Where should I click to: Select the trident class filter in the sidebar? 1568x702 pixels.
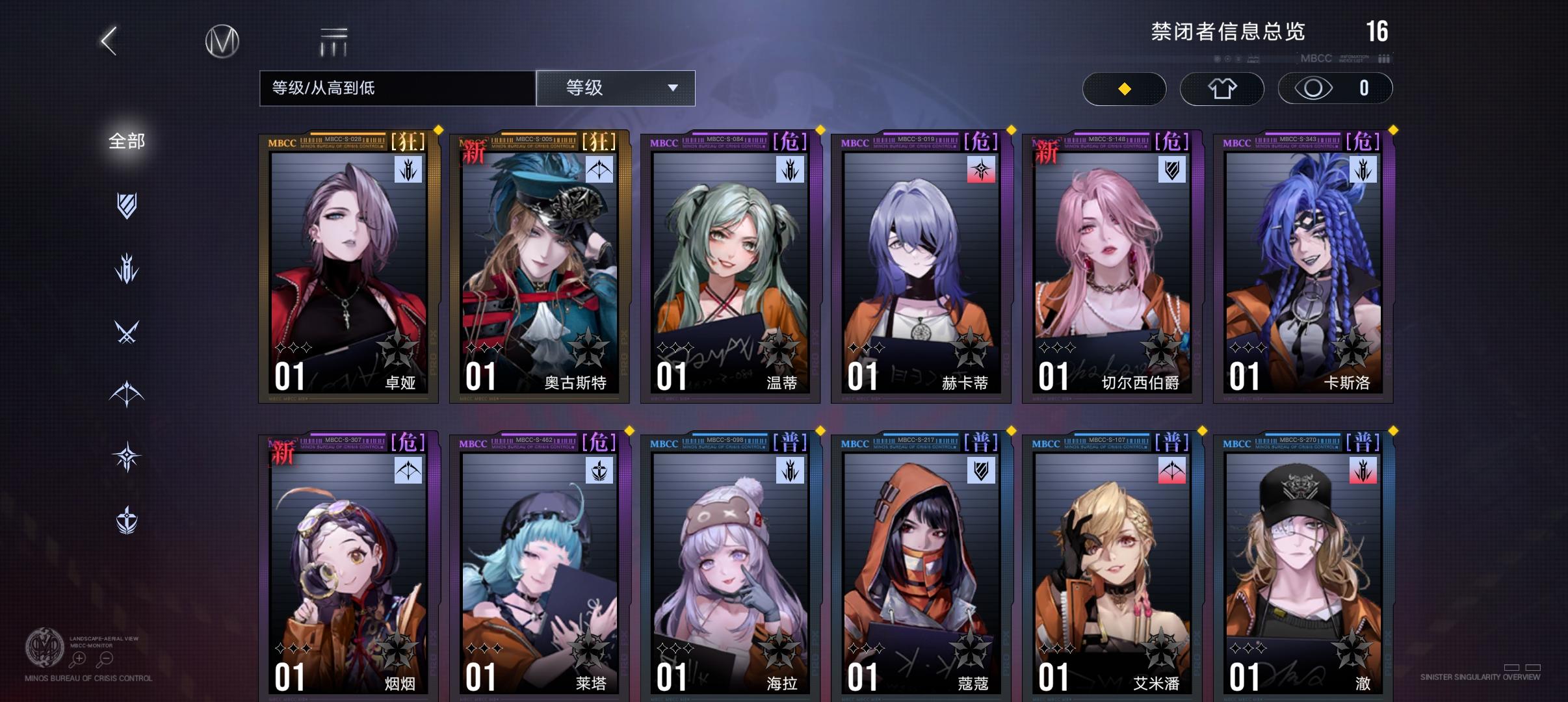[x=127, y=268]
